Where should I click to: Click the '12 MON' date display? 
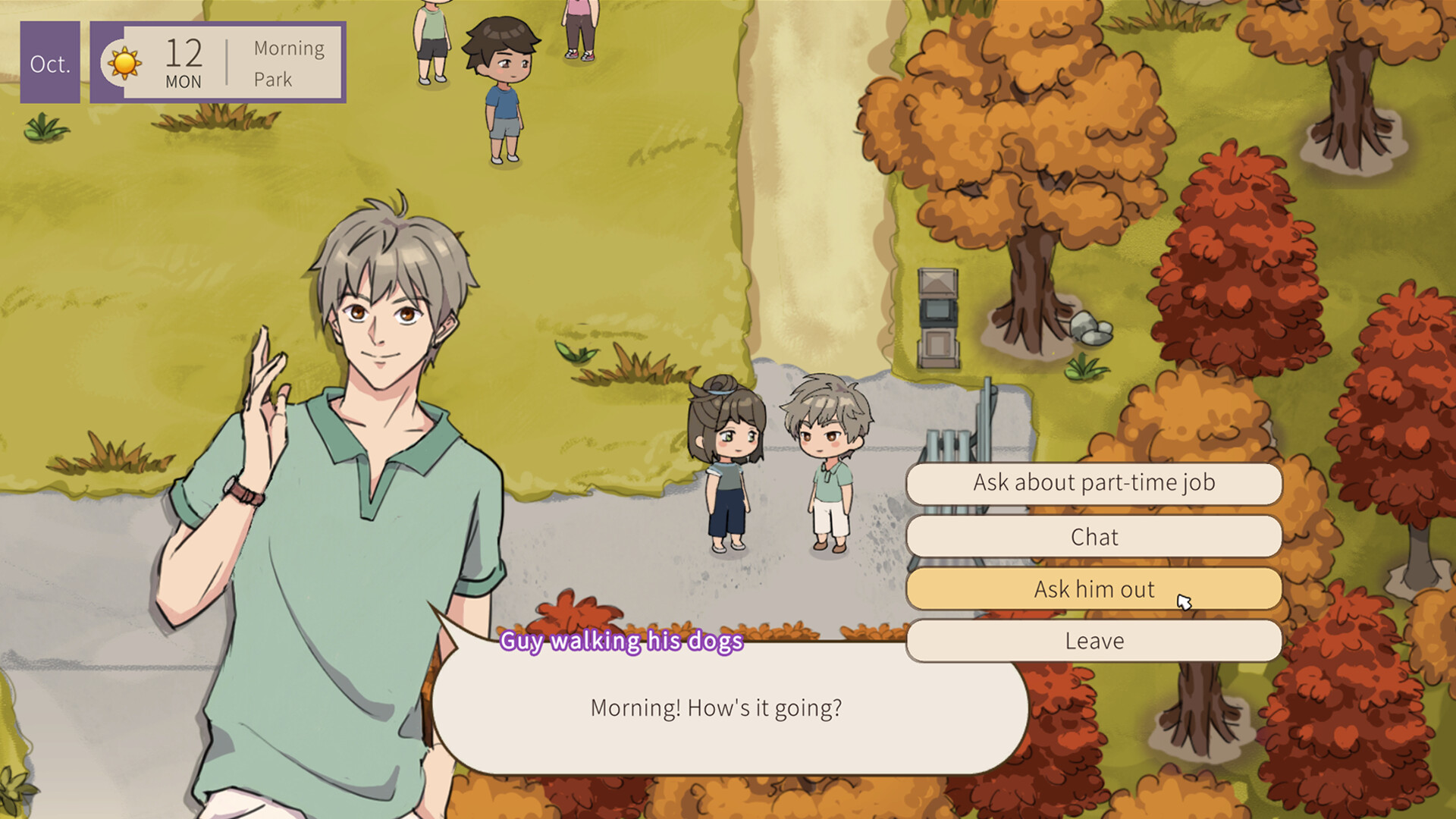click(x=184, y=62)
